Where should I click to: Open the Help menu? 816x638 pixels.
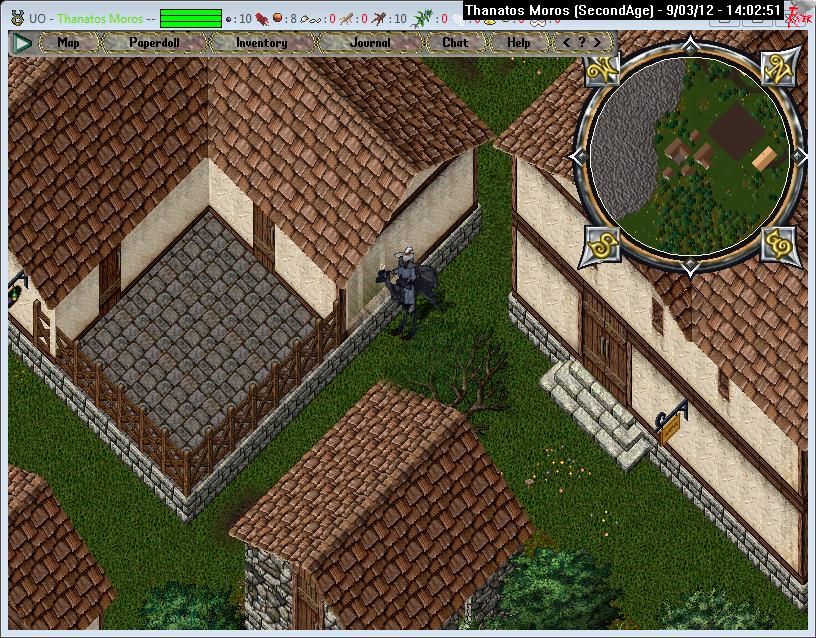coord(518,43)
